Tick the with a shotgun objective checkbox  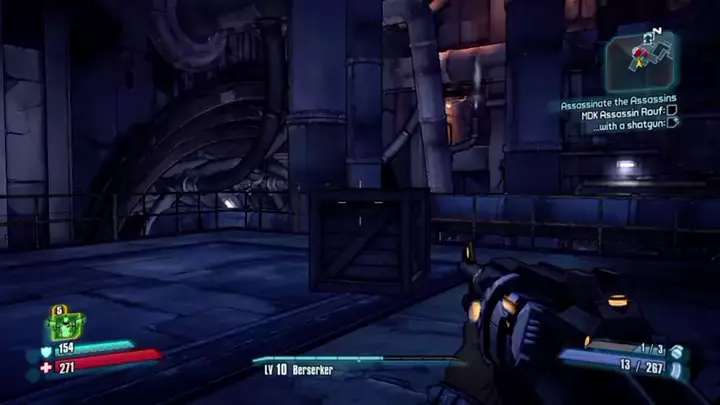tap(672, 123)
